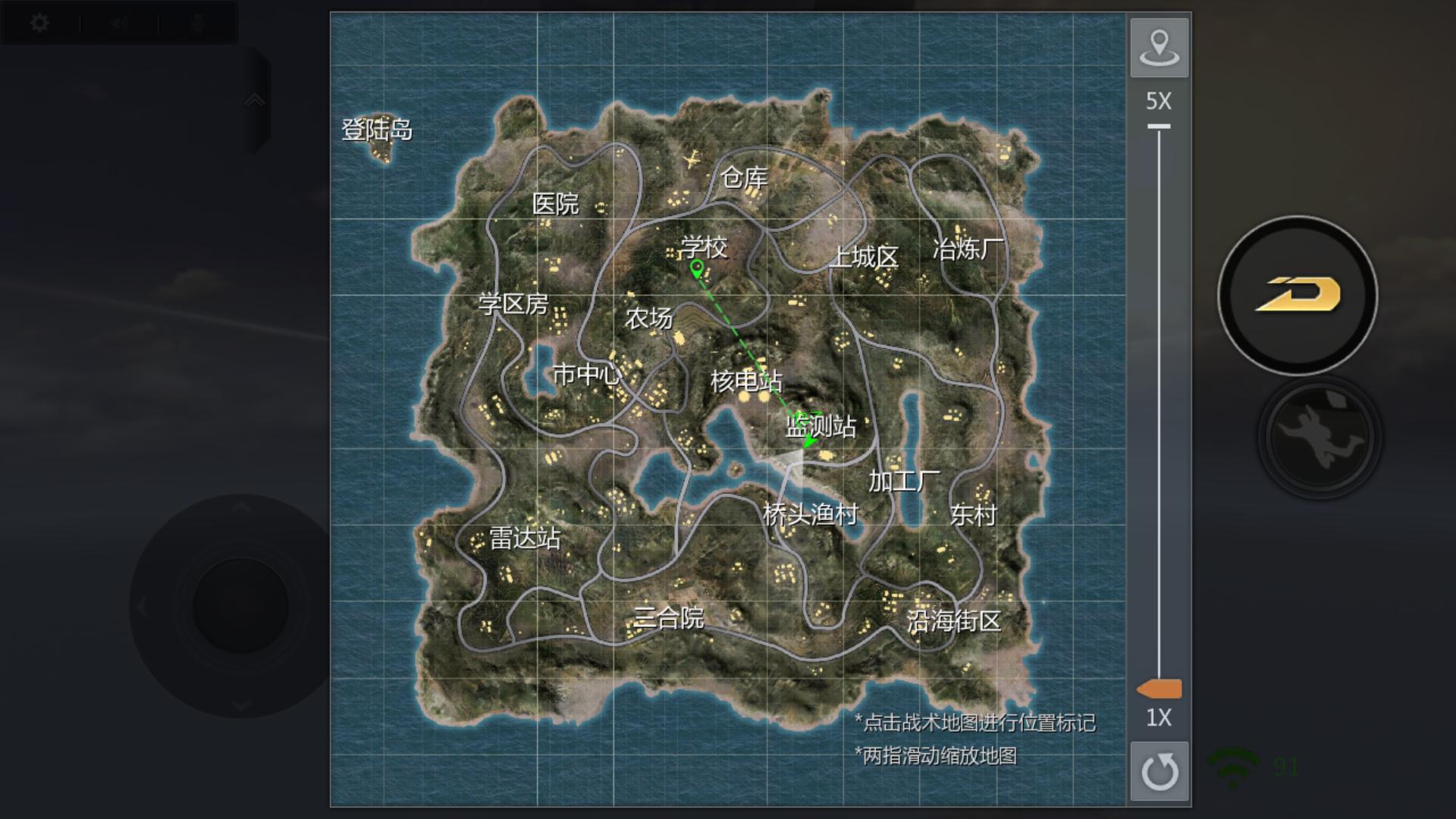Mark 沿海街区 on the tactical map
This screenshot has width=1456, height=819.
953,621
